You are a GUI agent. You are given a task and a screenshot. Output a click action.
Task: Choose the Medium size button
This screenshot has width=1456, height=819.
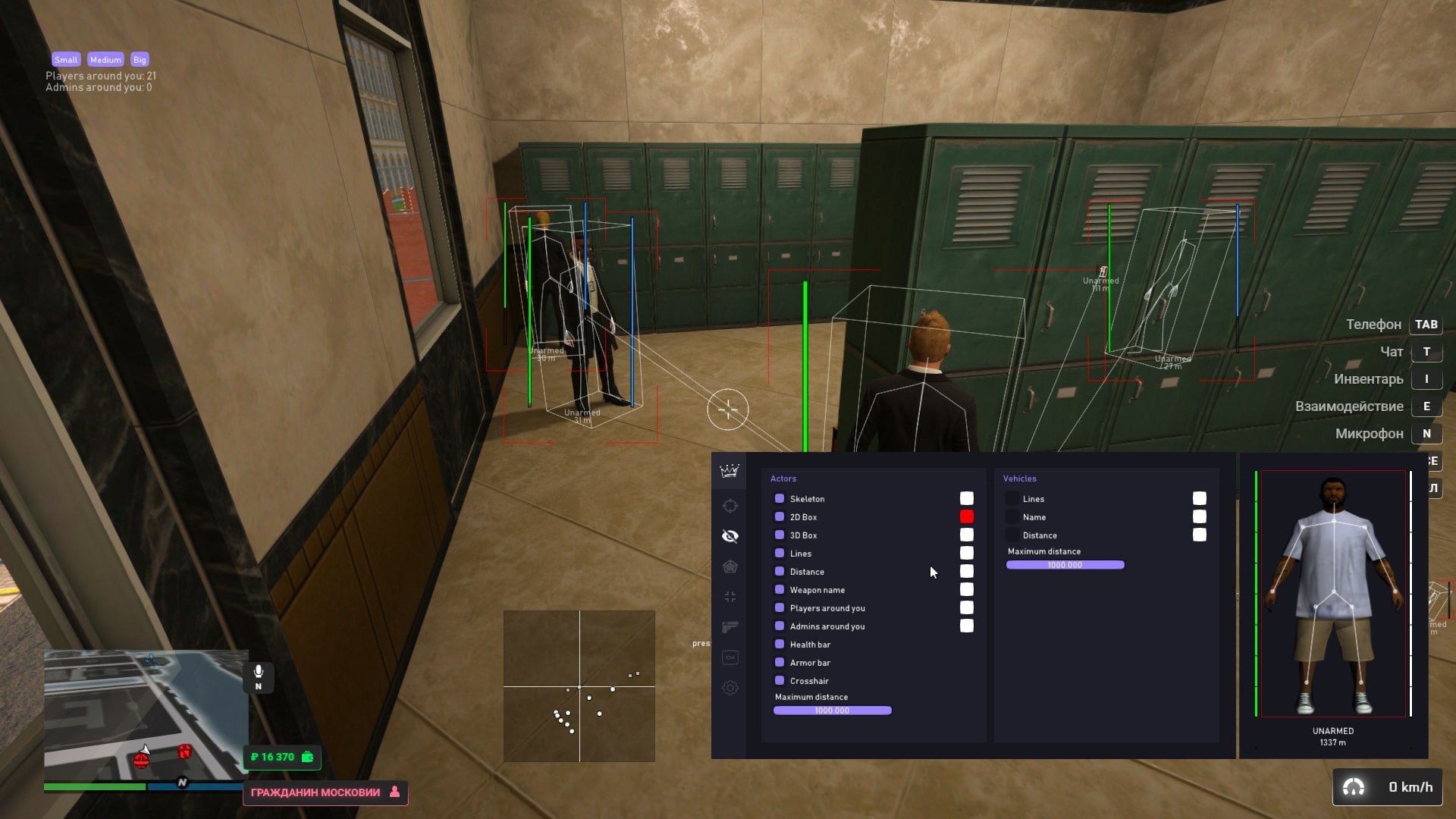tap(105, 60)
